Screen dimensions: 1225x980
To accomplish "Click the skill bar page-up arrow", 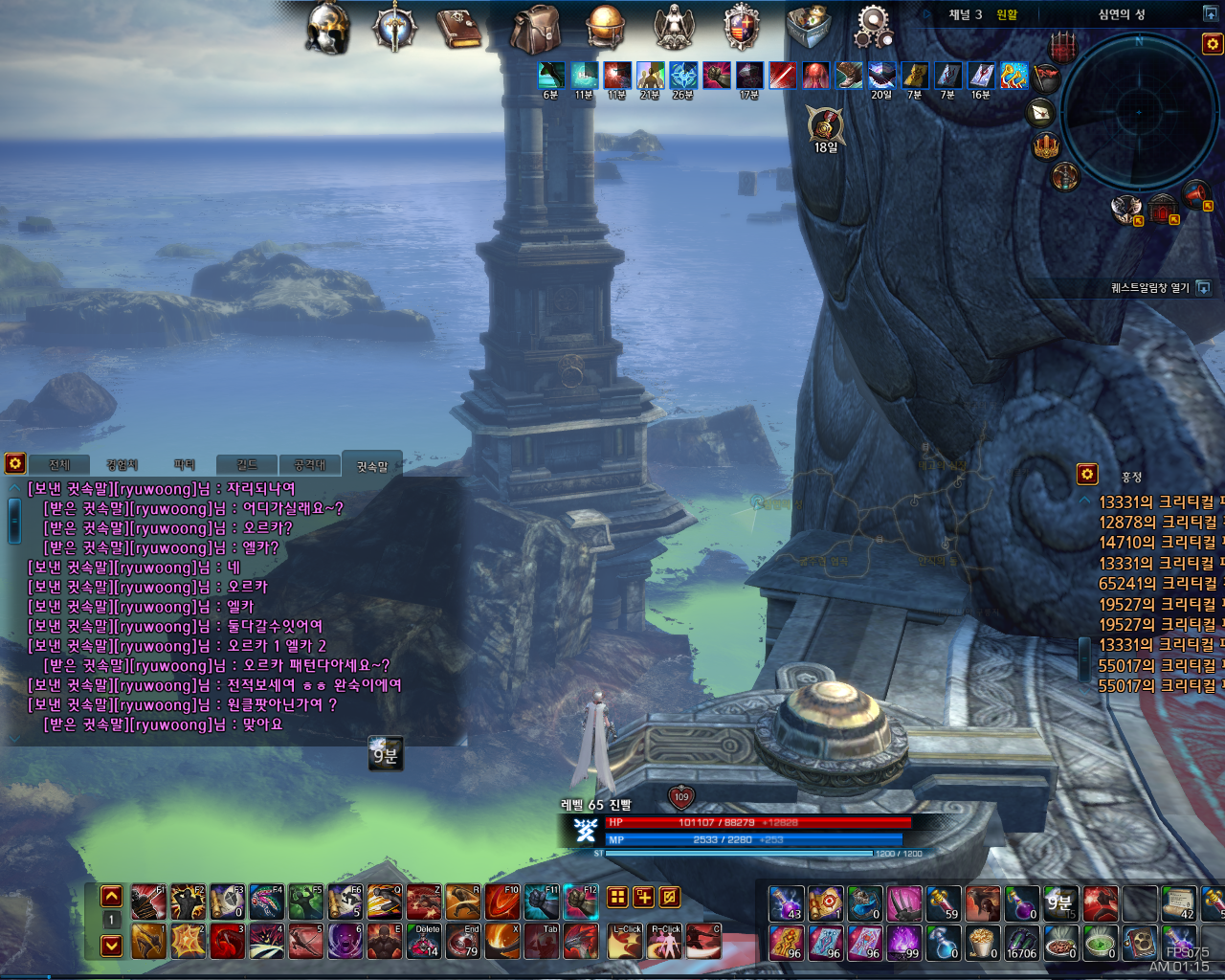I will [112, 897].
